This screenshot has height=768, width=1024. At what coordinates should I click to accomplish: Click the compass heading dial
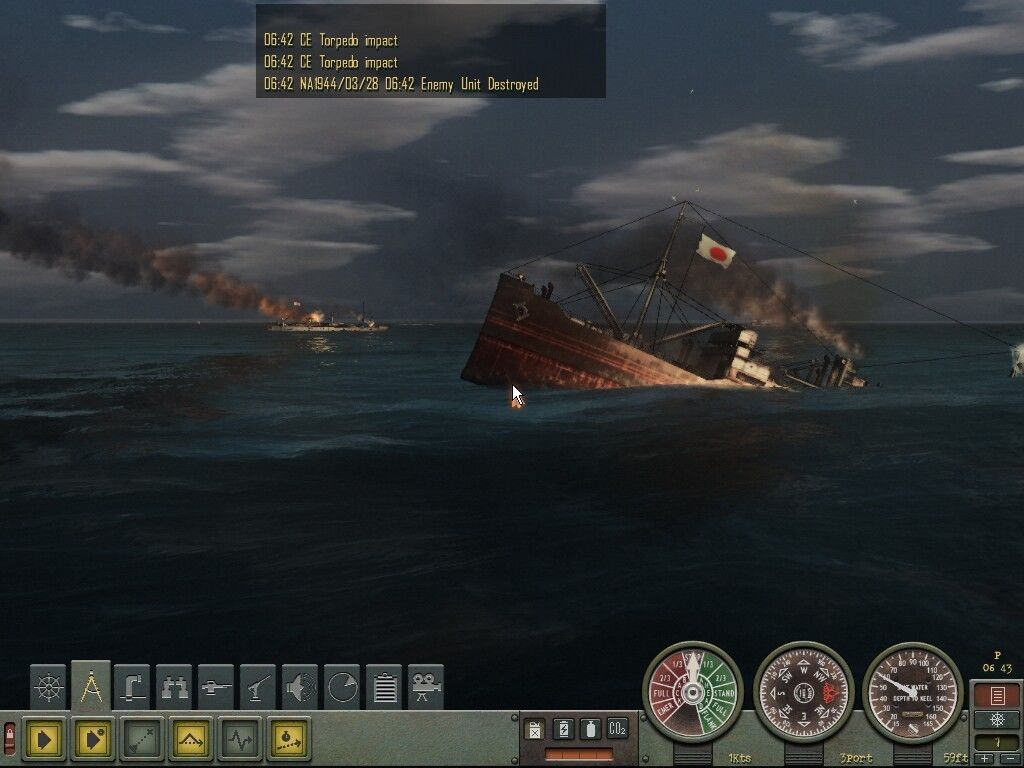coord(803,691)
